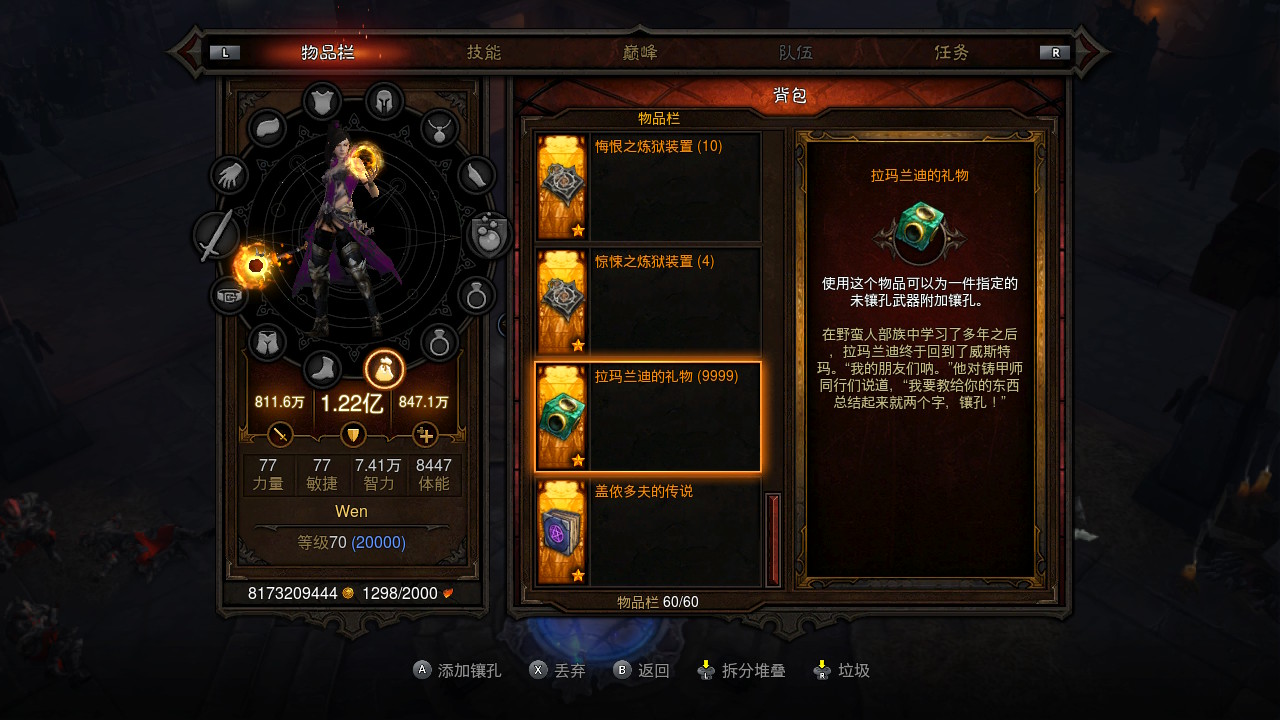Switch to the 技能 tab
Screen dimensions: 1280x720
[484, 53]
